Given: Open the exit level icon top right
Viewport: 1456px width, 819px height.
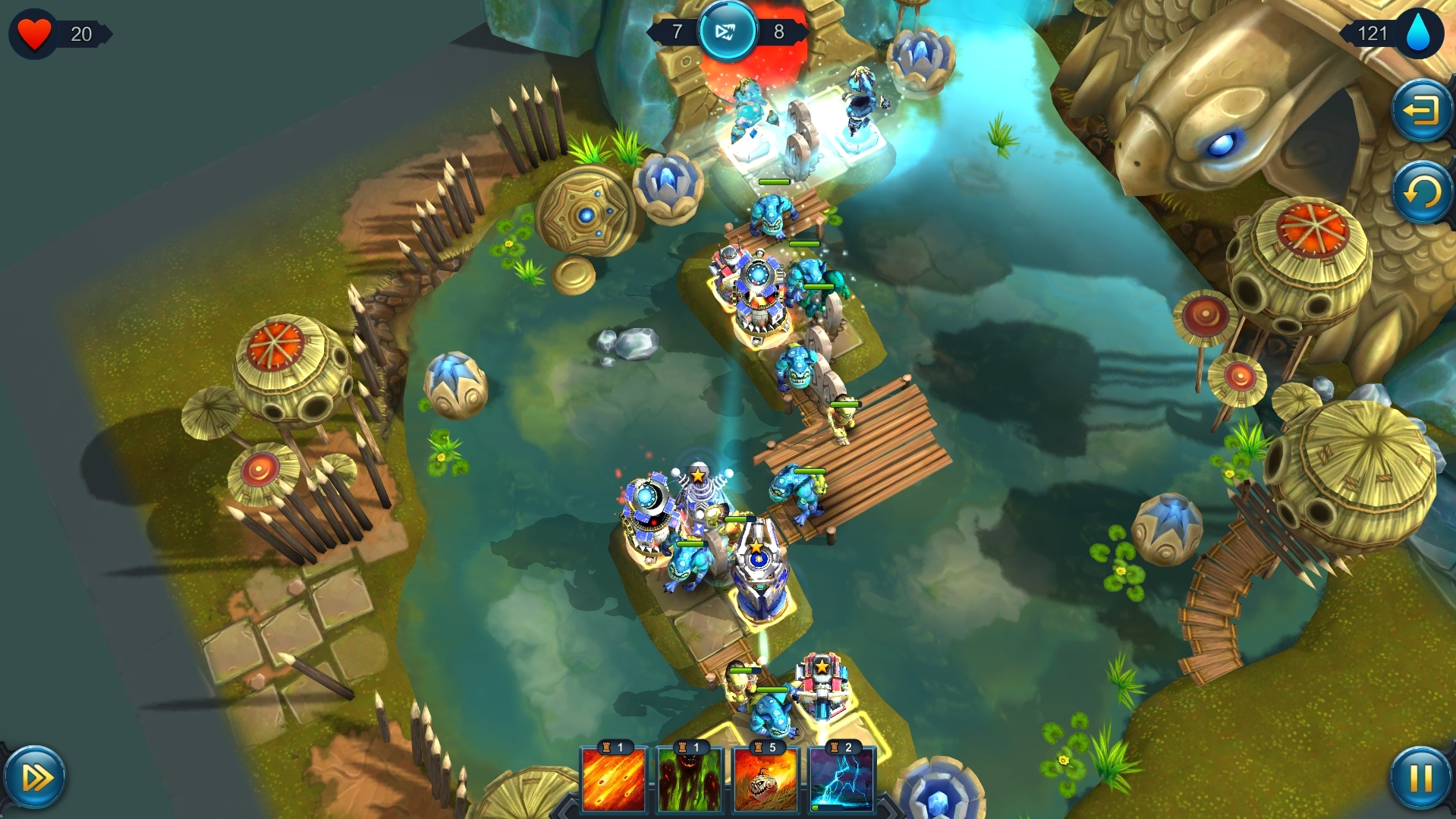Looking at the screenshot, I should click(1421, 111).
